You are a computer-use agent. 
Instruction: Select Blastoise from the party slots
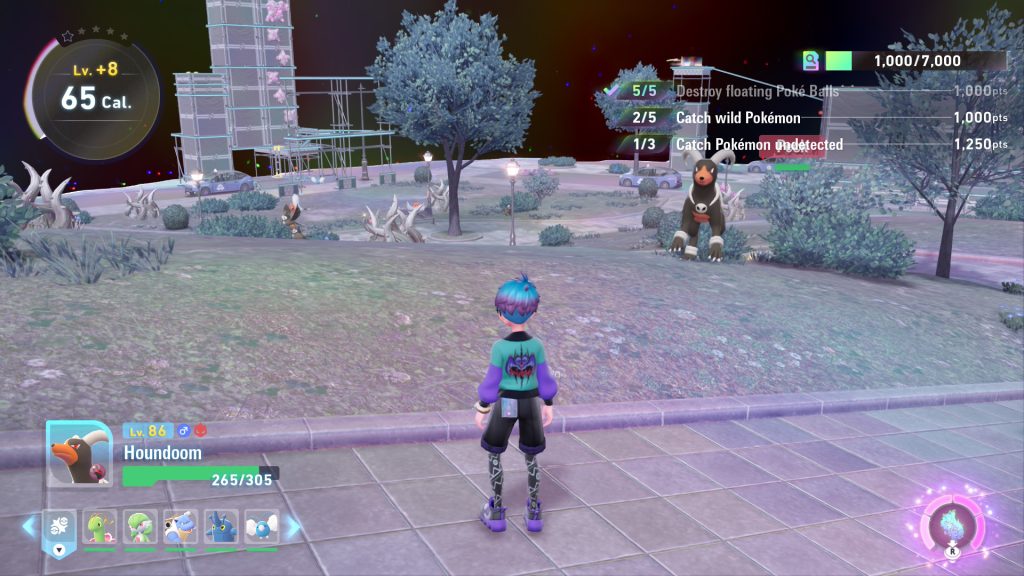[x=180, y=526]
